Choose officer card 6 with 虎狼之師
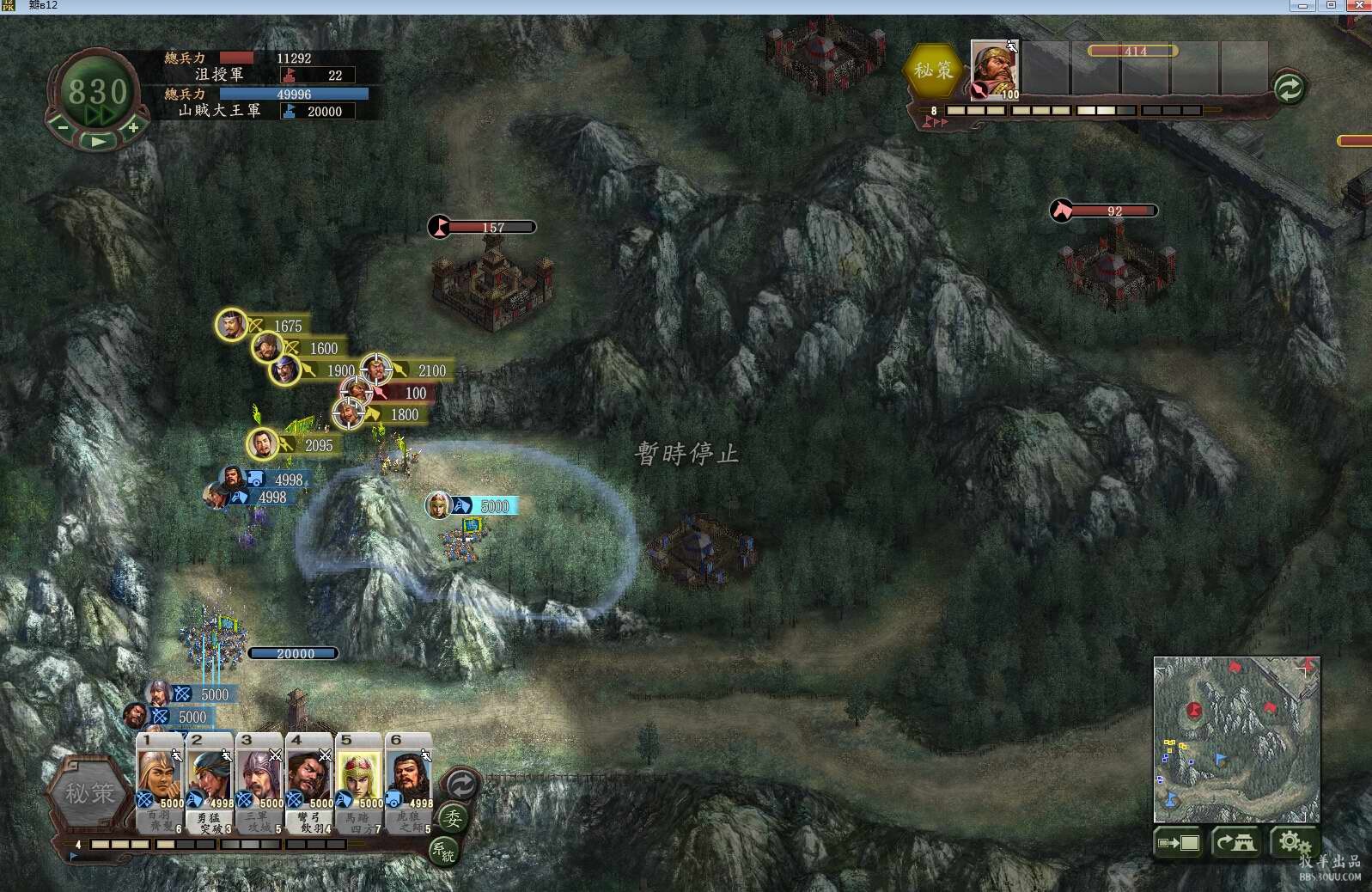Screen dimensions: 1372x892 click(x=409, y=781)
